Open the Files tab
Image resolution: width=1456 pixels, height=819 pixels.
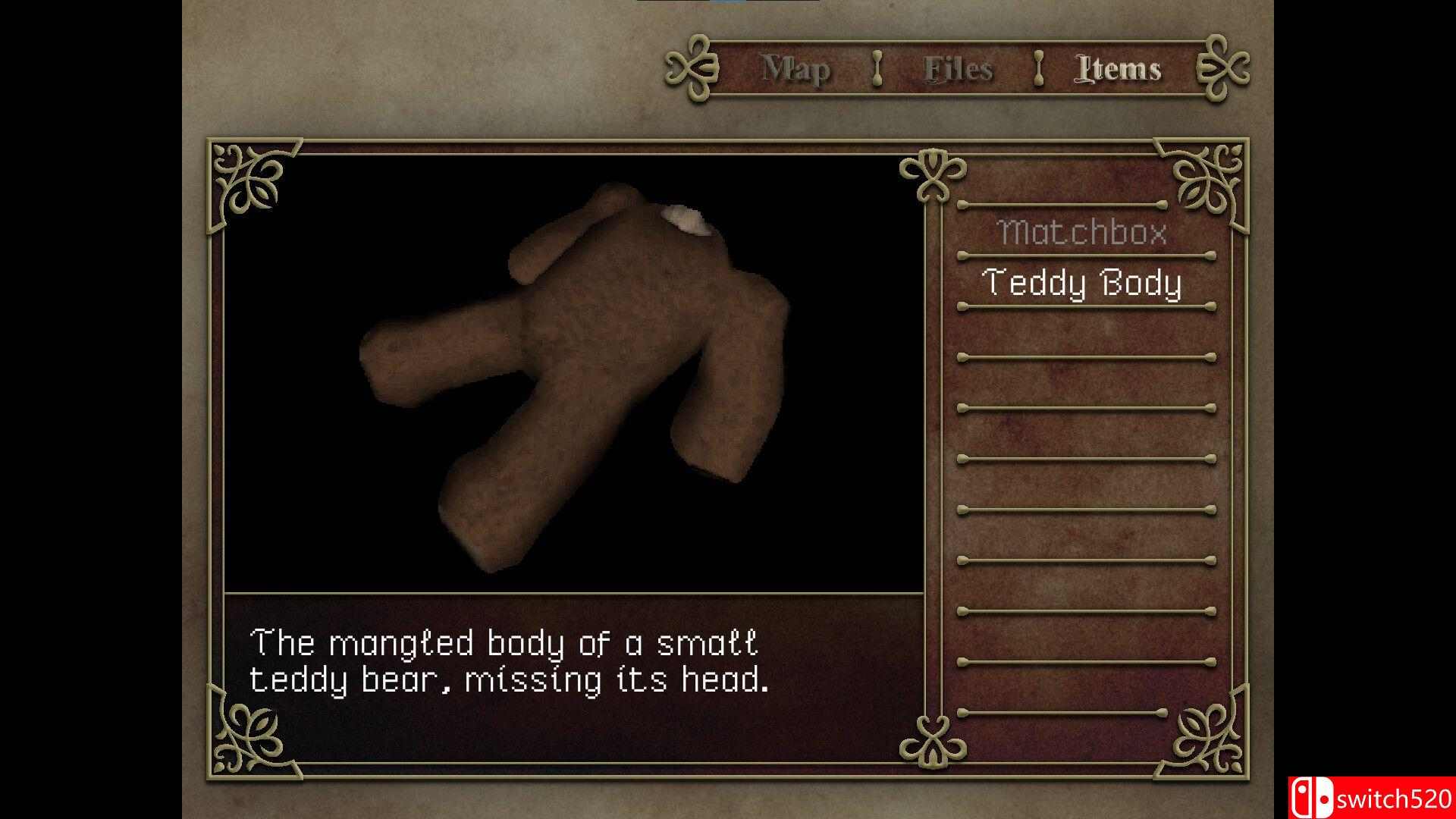point(958,70)
